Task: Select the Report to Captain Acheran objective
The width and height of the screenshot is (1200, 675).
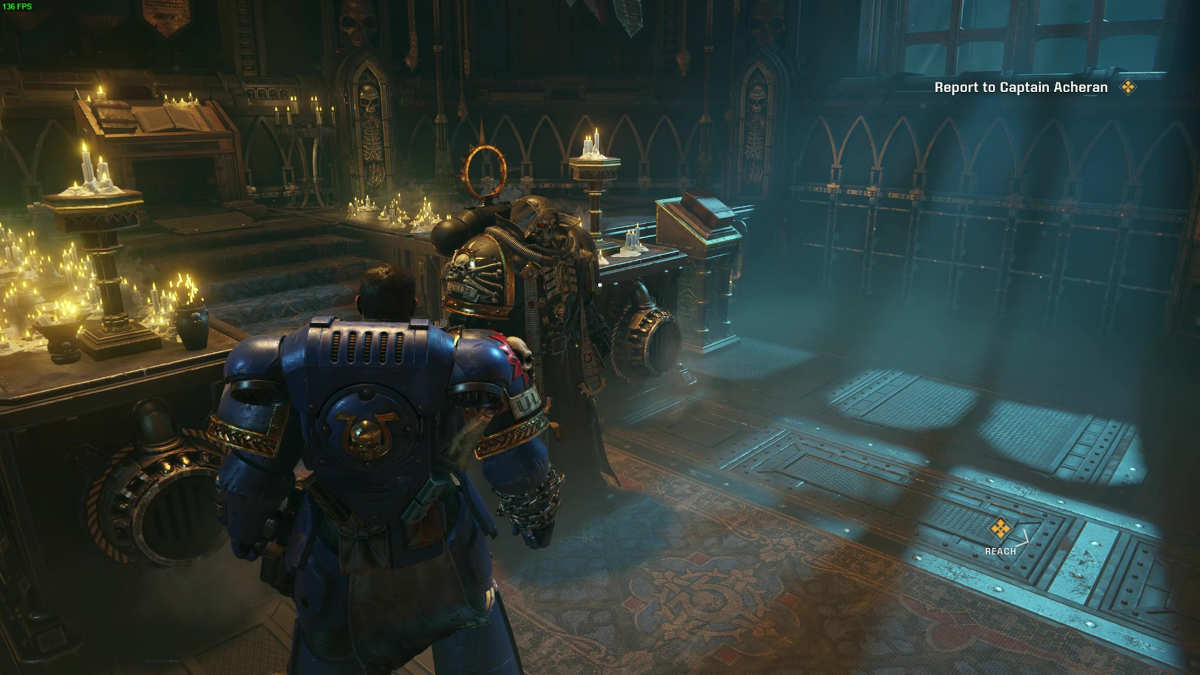Action: [1021, 87]
